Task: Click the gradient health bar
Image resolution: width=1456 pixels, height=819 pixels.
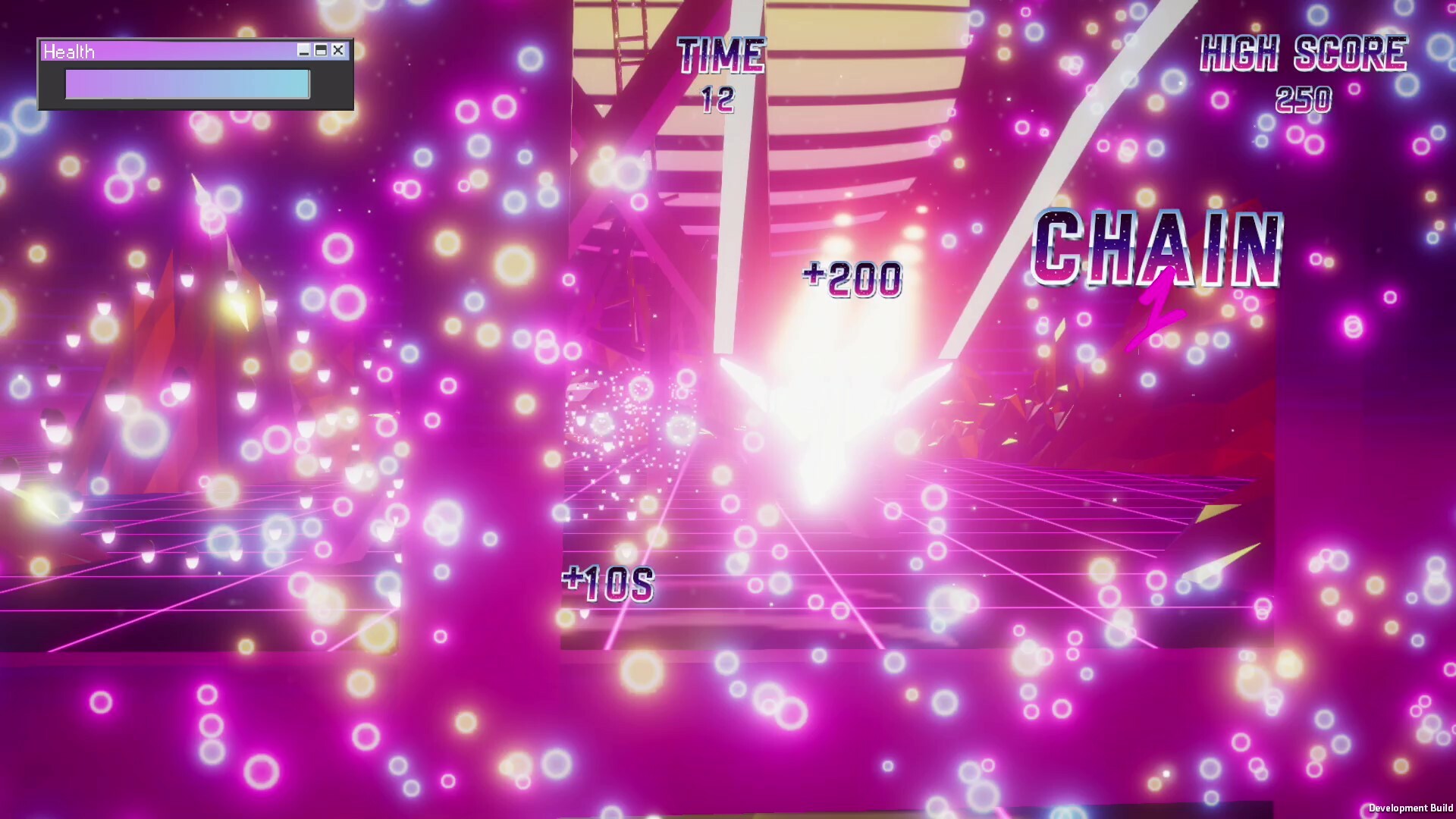Action: pyautogui.click(x=187, y=84)
